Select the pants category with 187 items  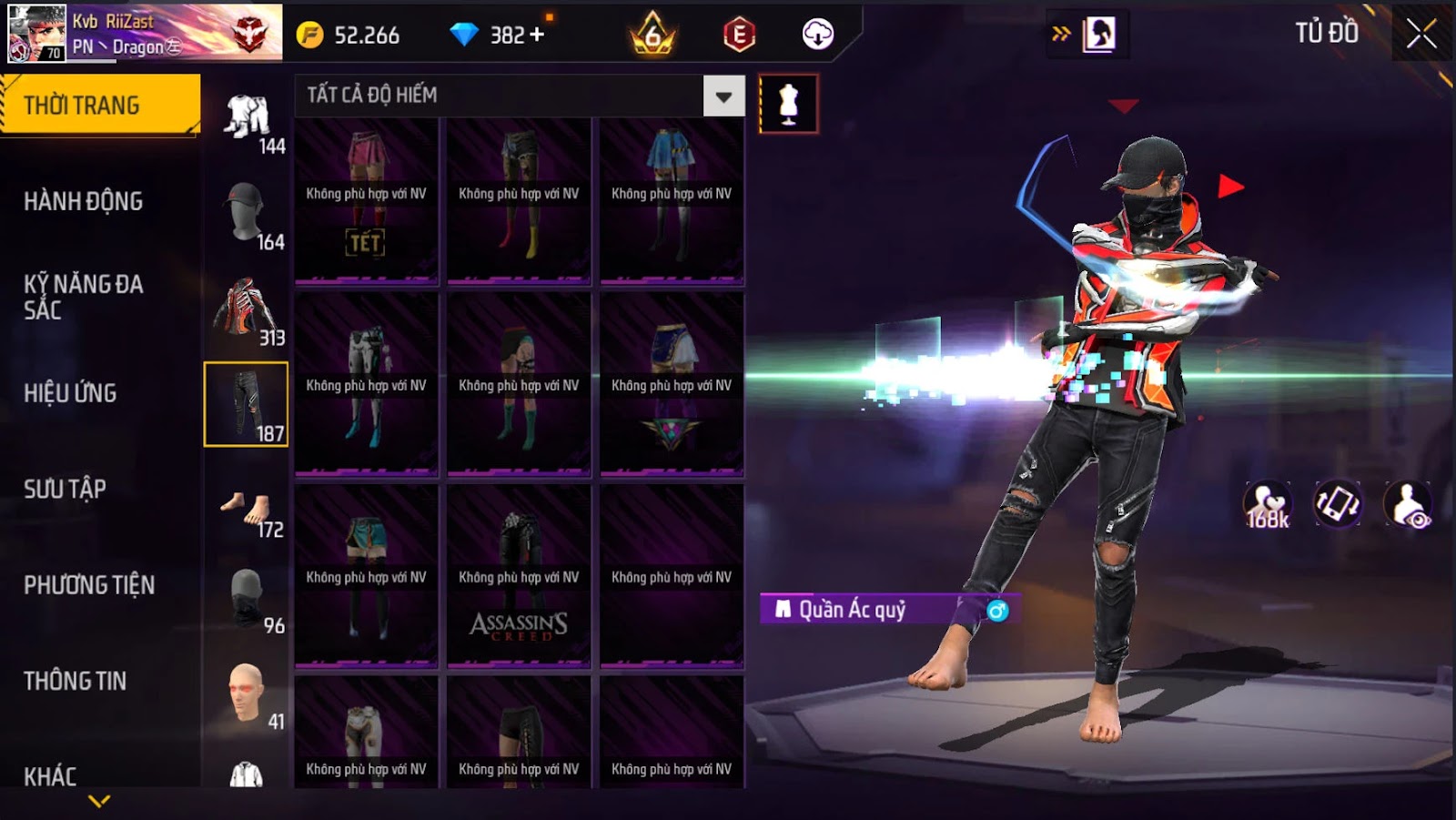pos(246,404)
